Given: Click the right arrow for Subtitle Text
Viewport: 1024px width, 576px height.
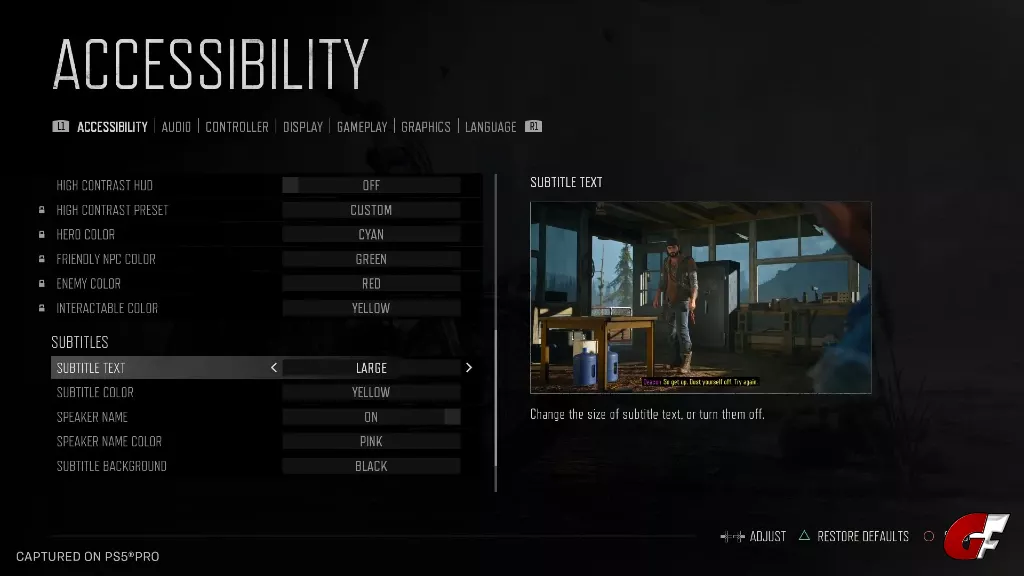Looking at the screenshot, I should 469,368.
